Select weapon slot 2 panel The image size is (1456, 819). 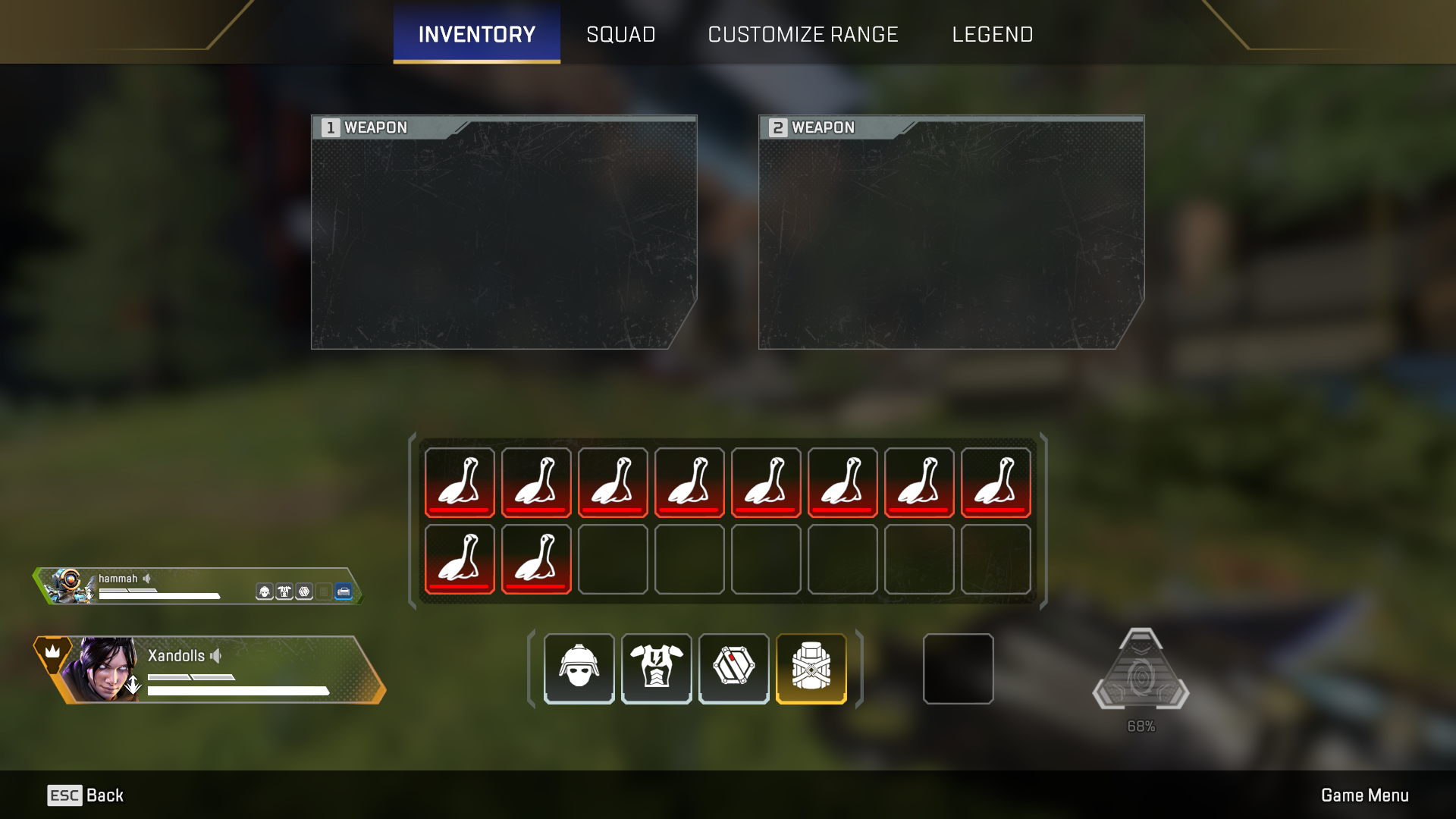coord(951,232)
